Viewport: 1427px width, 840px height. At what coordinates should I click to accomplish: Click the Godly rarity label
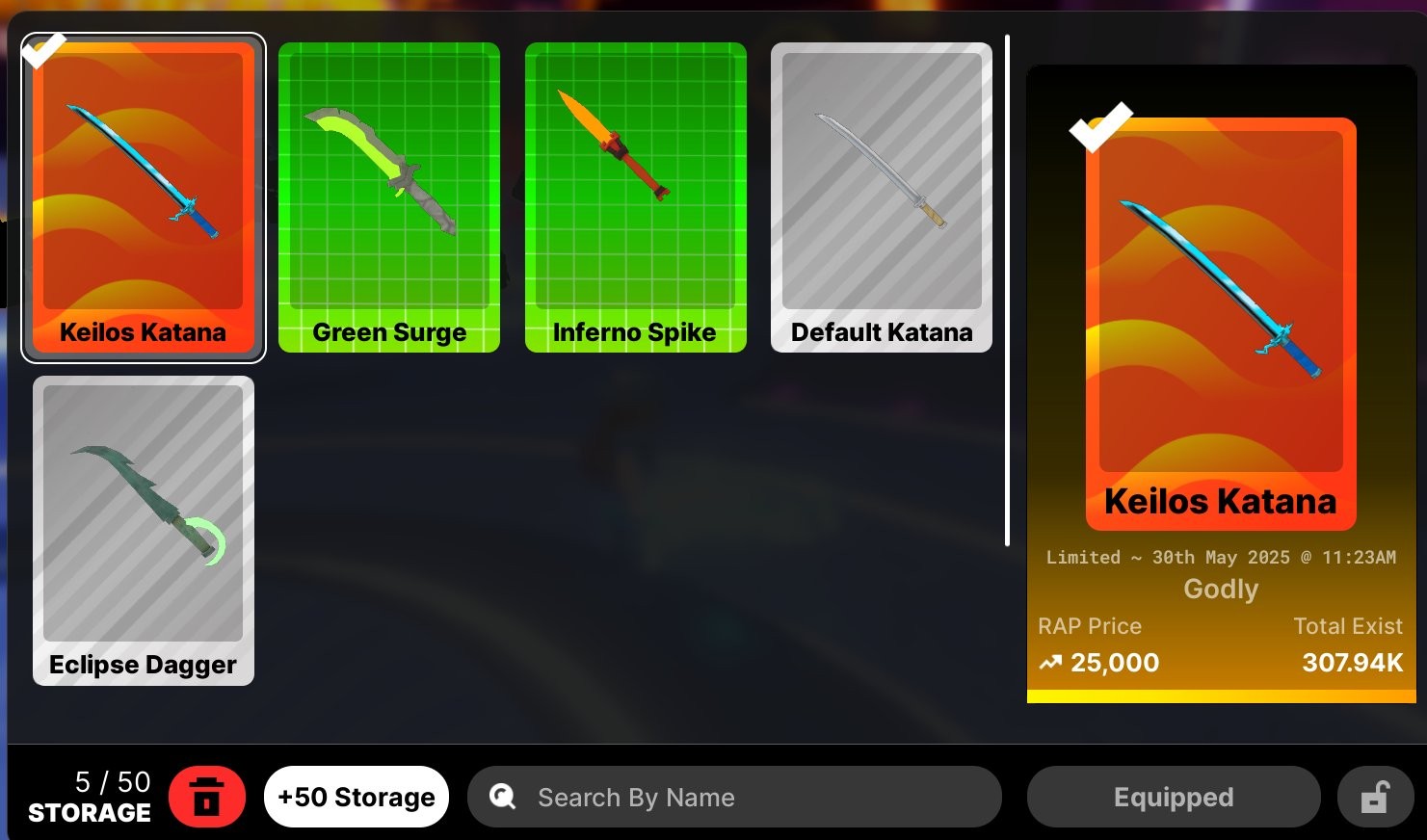pos(1220,589)
